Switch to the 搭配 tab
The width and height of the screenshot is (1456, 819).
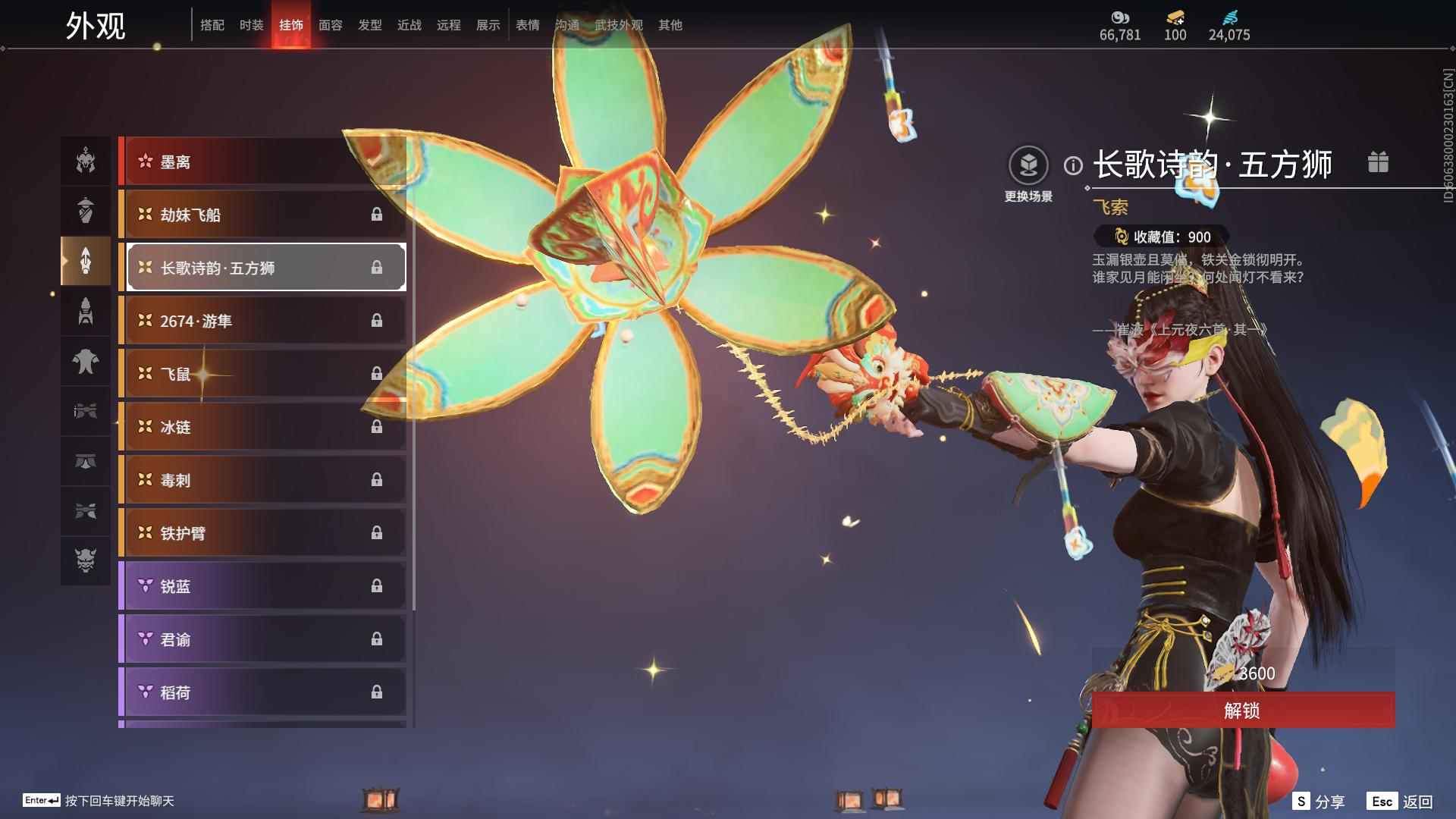[x=212, y=25]
